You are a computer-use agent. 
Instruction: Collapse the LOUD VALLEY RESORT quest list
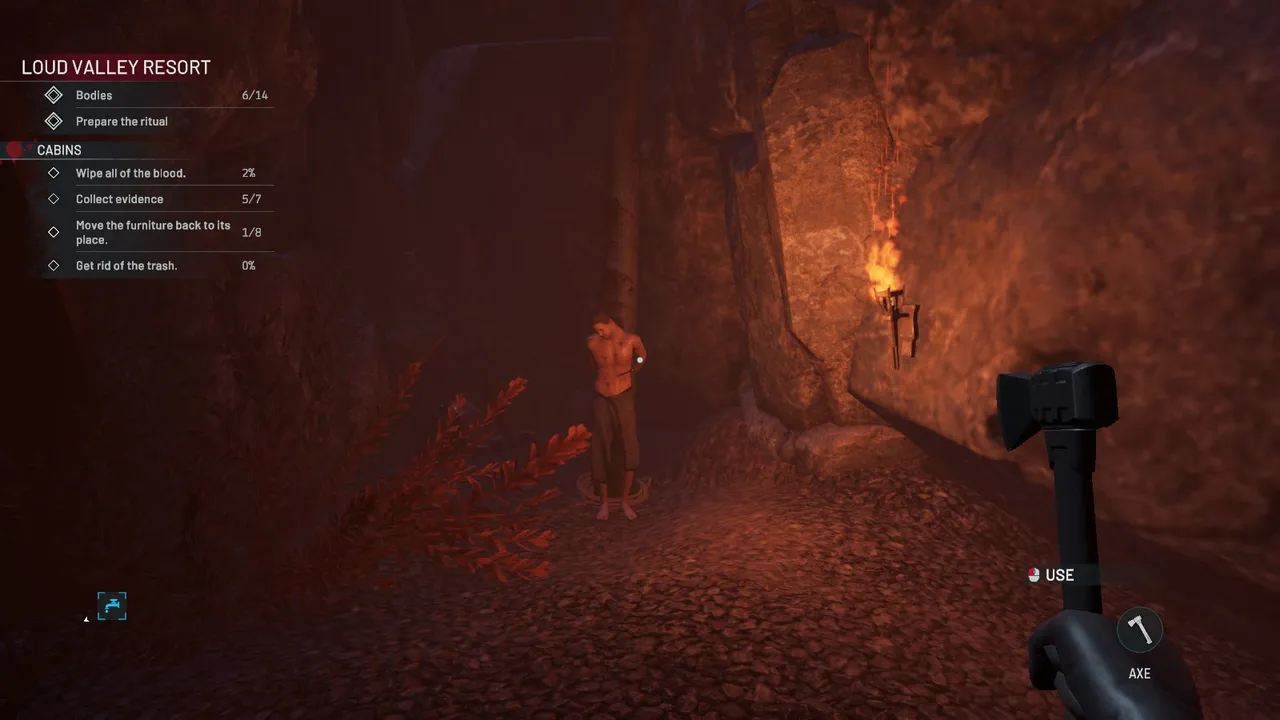coord(115,67)
